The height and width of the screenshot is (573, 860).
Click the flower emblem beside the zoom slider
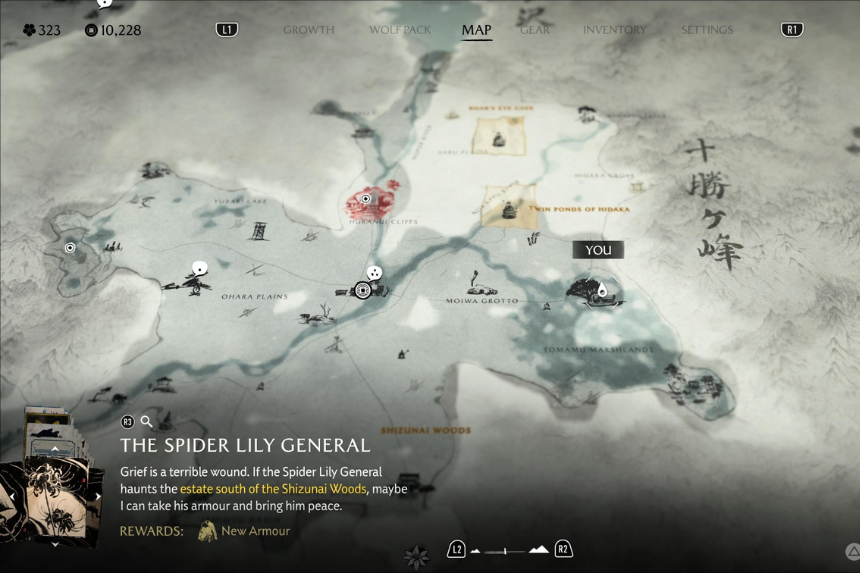(416, 554)
